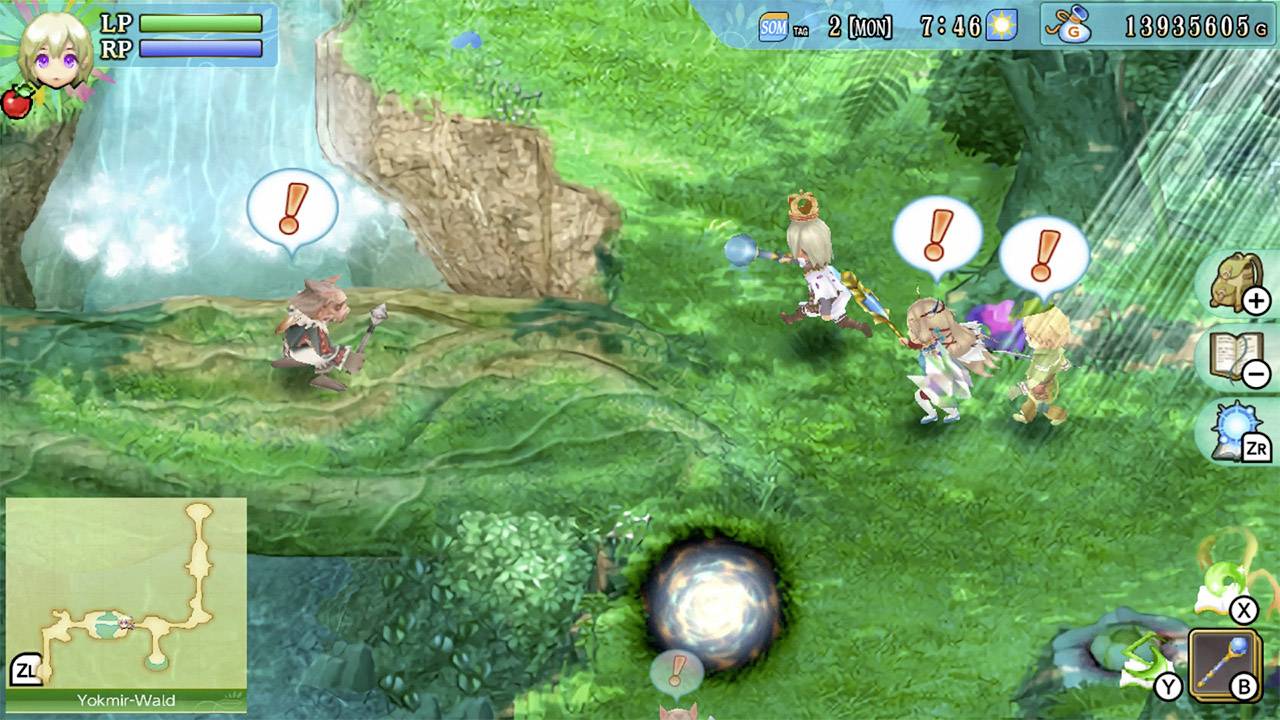Expand the Yokmir-Wald minimap
Image resolution: width=1280 pixels, height=720 pixels.
click(x=125, y=588)
